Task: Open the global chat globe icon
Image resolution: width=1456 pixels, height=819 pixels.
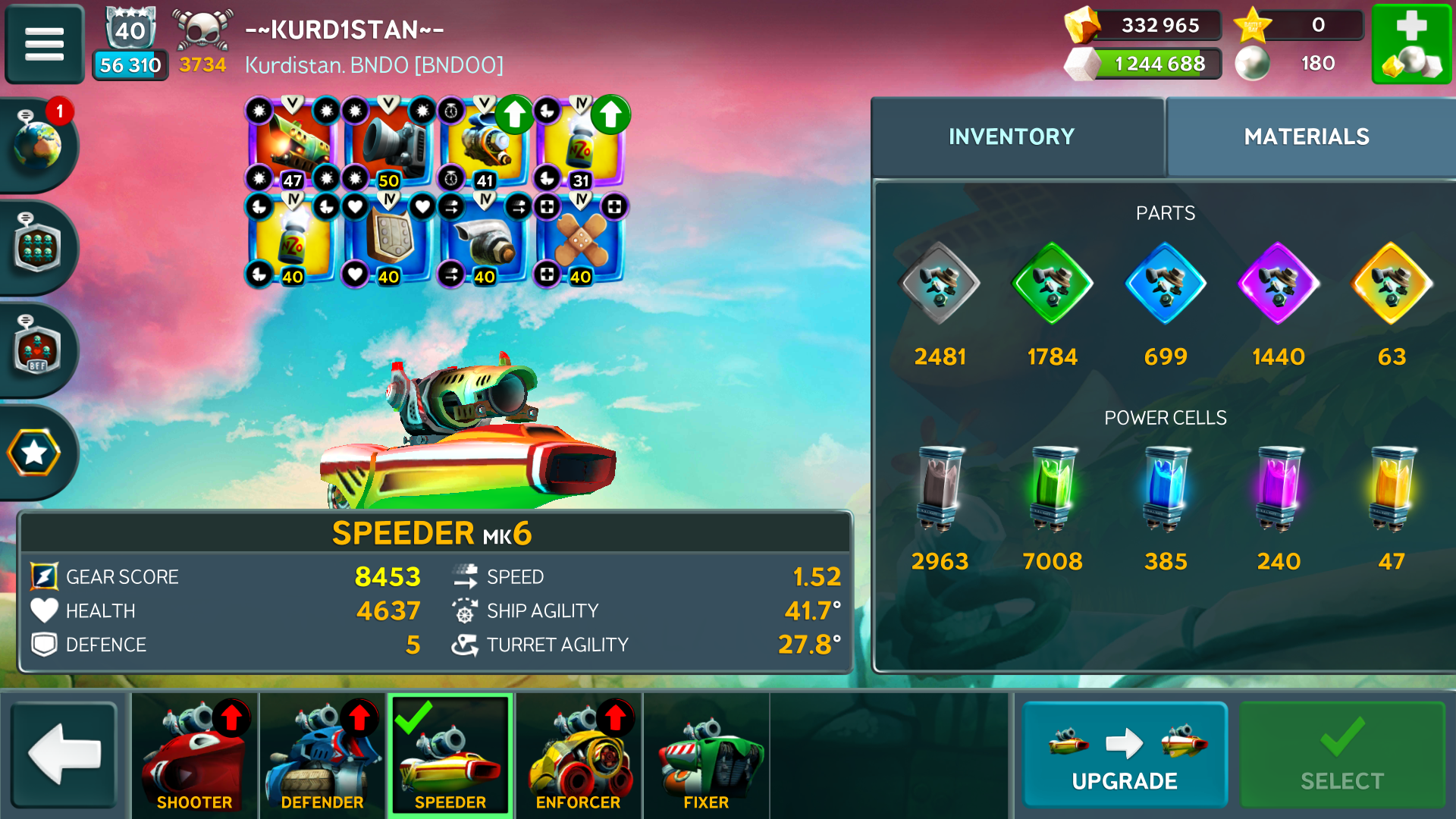Action: [x=36, y=143]
